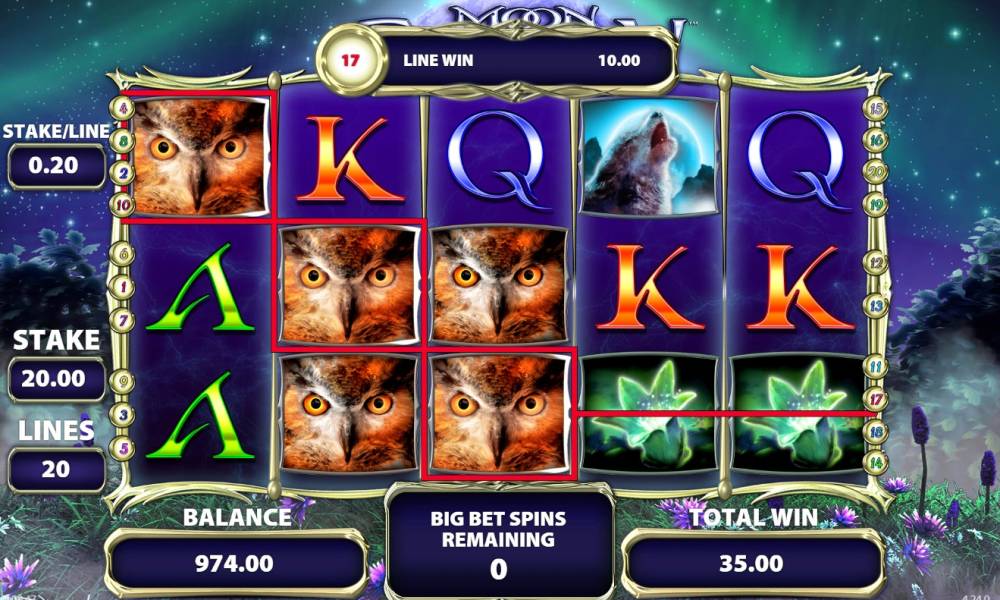Show payline number 7
This screenshot has width=1000, height=600.
pos(125,320)
